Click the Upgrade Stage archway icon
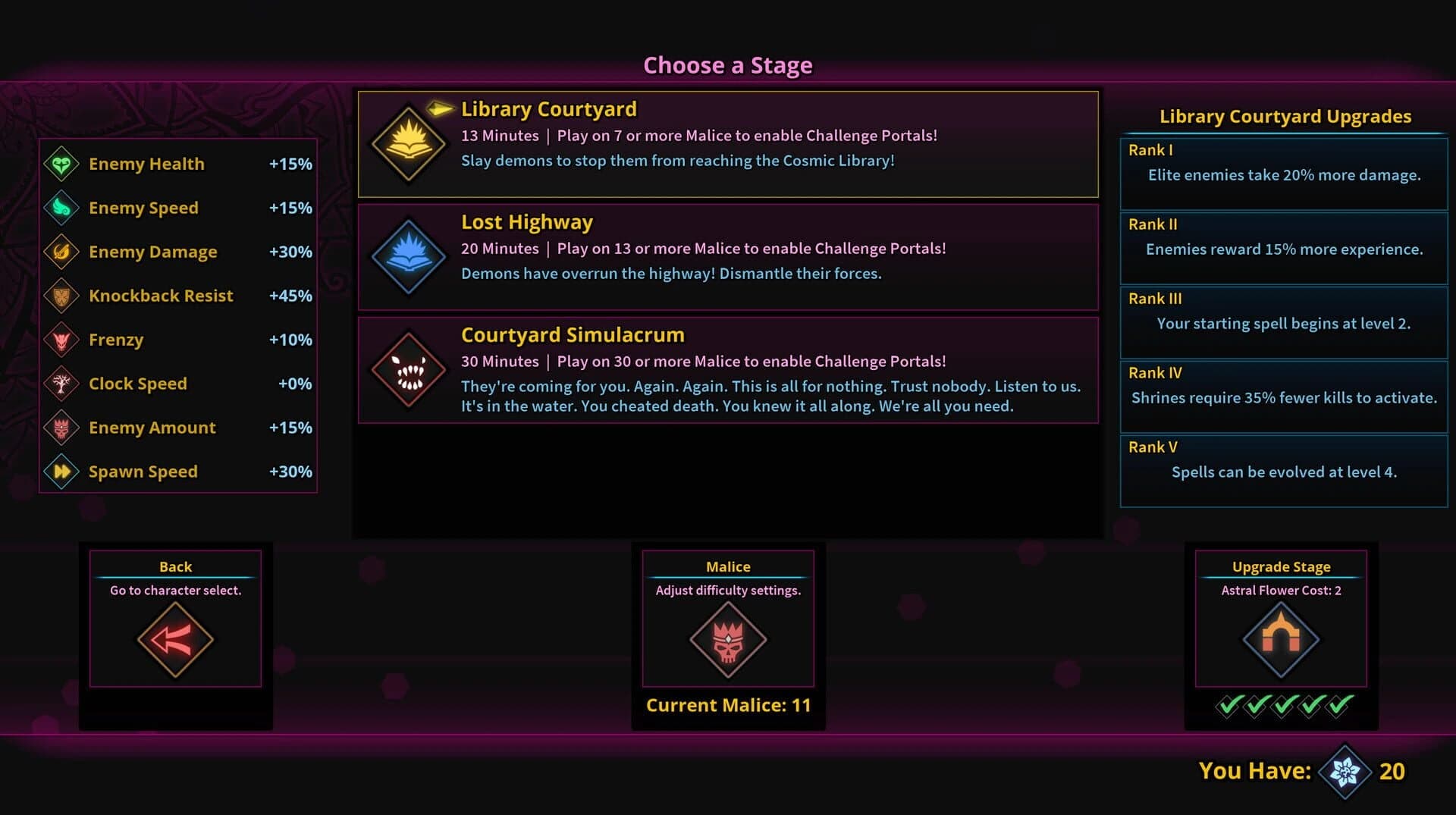This screenshot has height=815, width=1456. point(1280,638)
